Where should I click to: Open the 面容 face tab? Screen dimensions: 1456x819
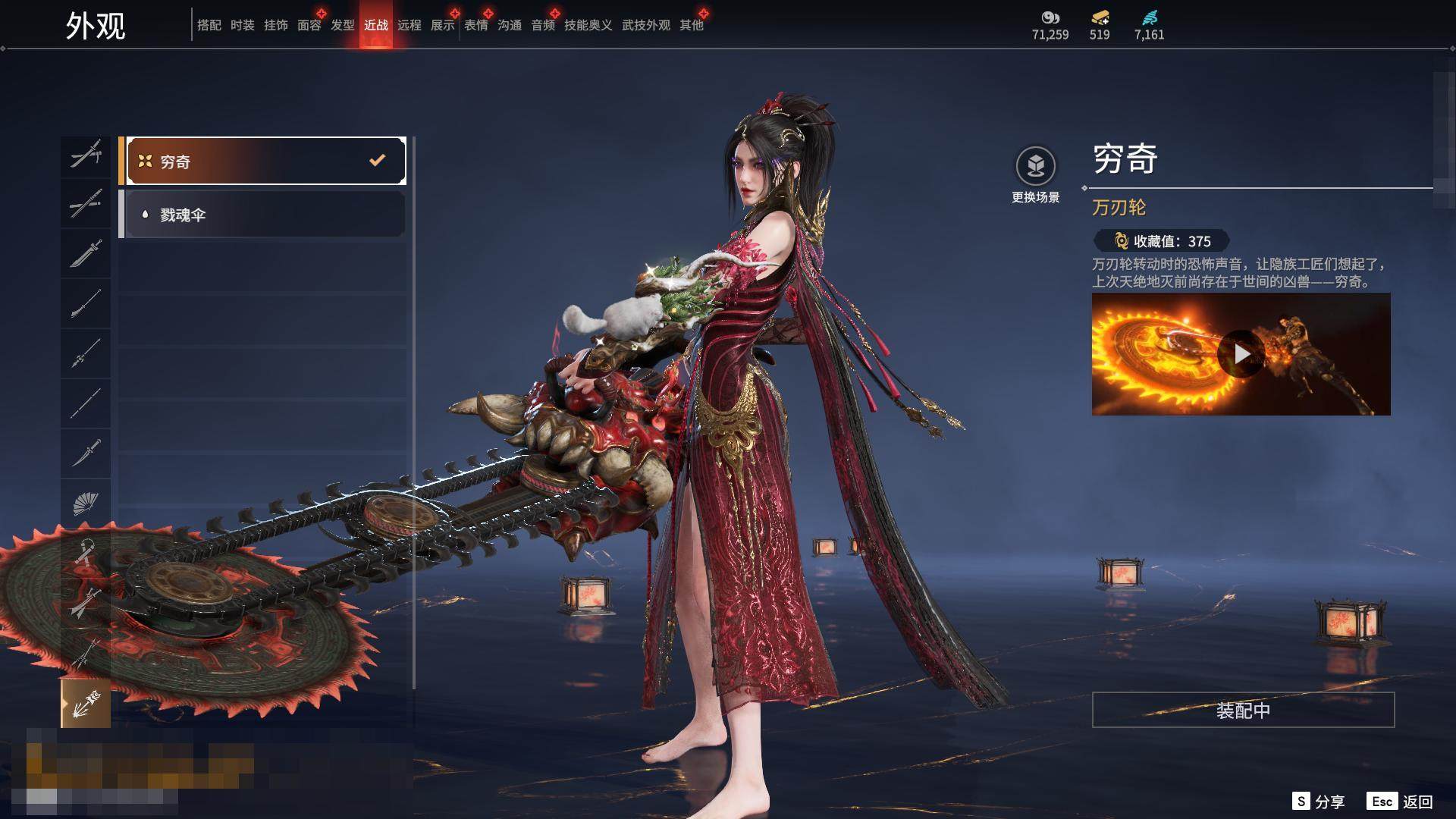click(309, 25)
